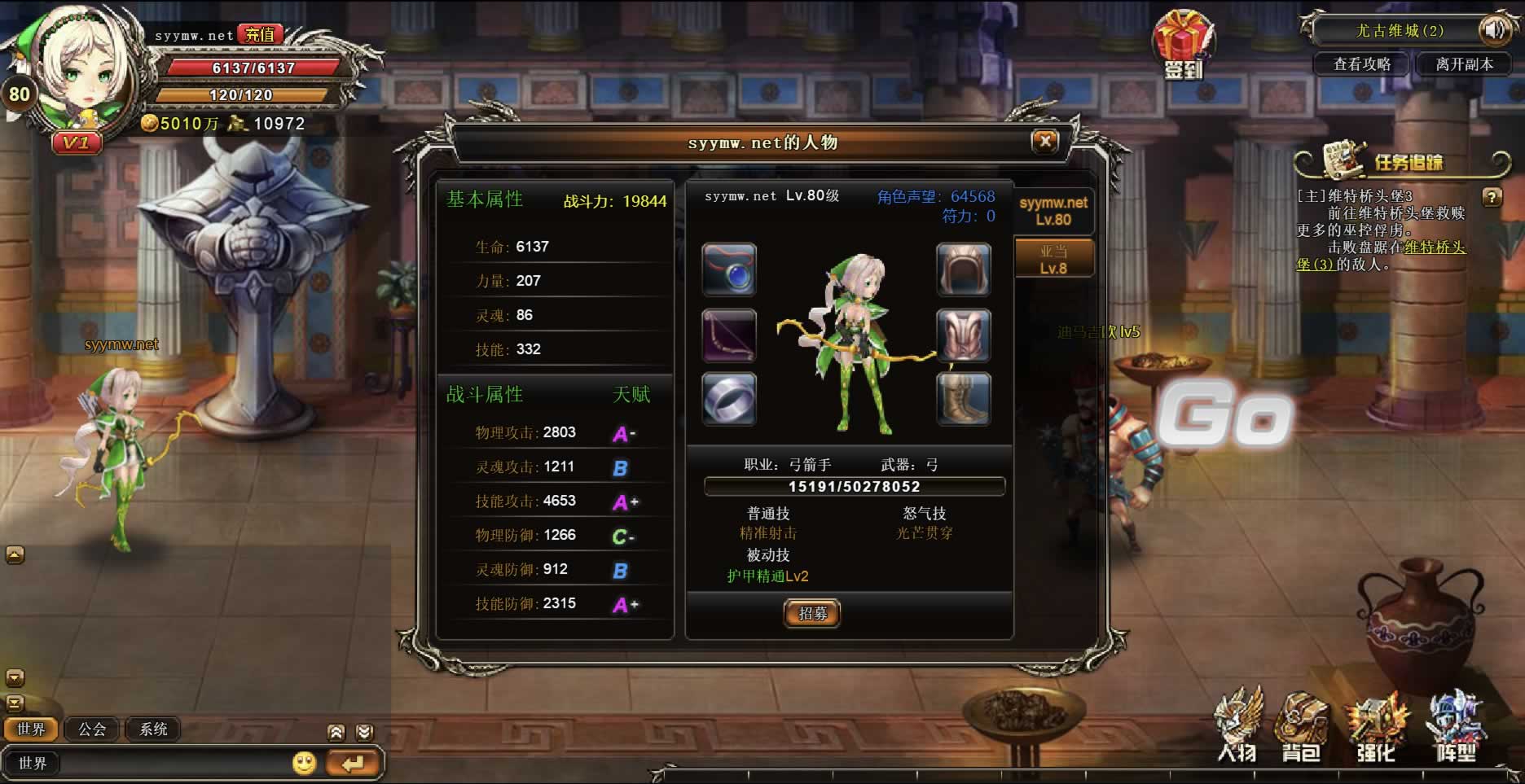This screenshot has height=784, width=1525.
Task: Toggle the sound speaker button
Action: coord(1496,31)
